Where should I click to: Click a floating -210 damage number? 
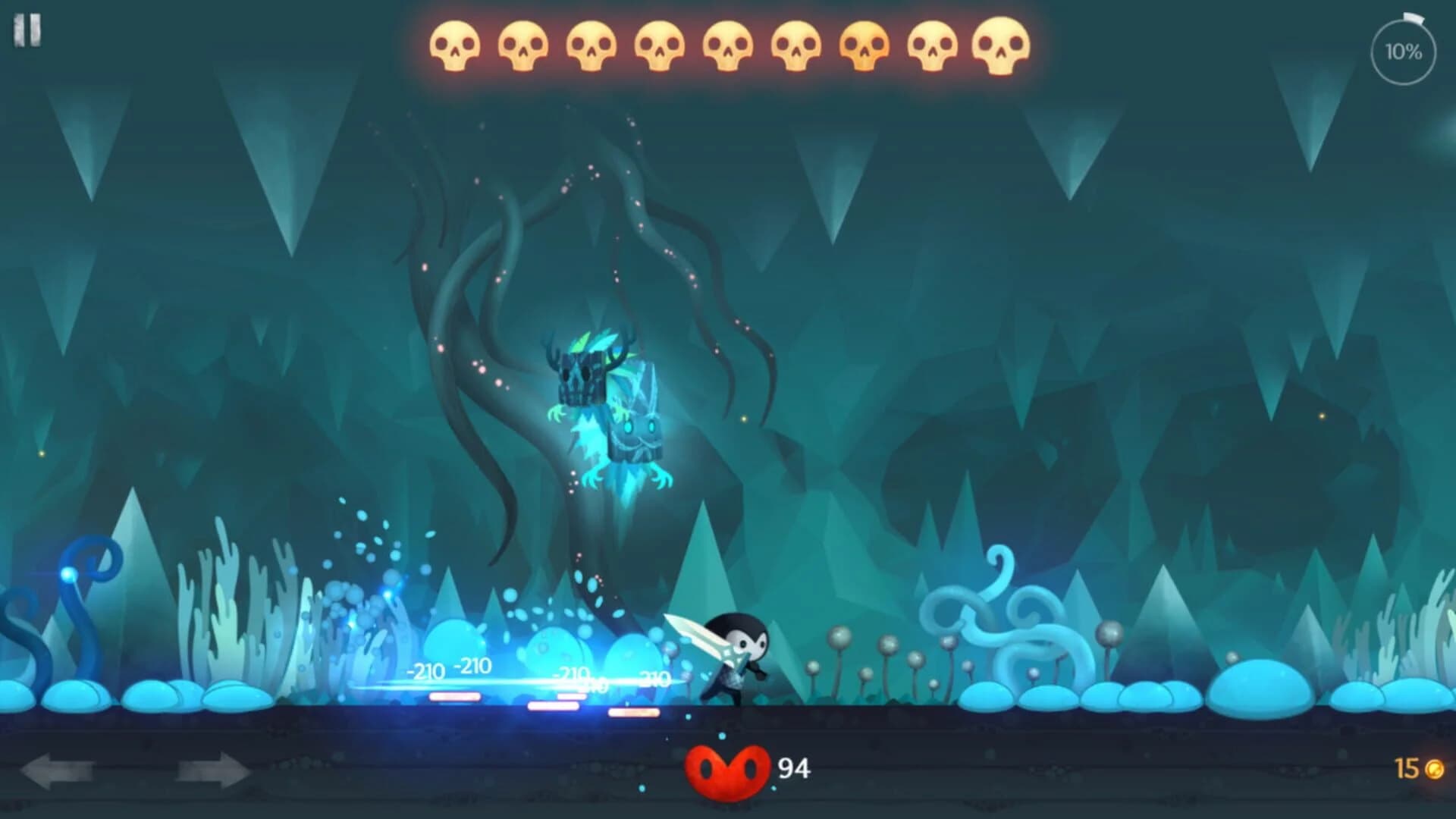click(425, 671)
